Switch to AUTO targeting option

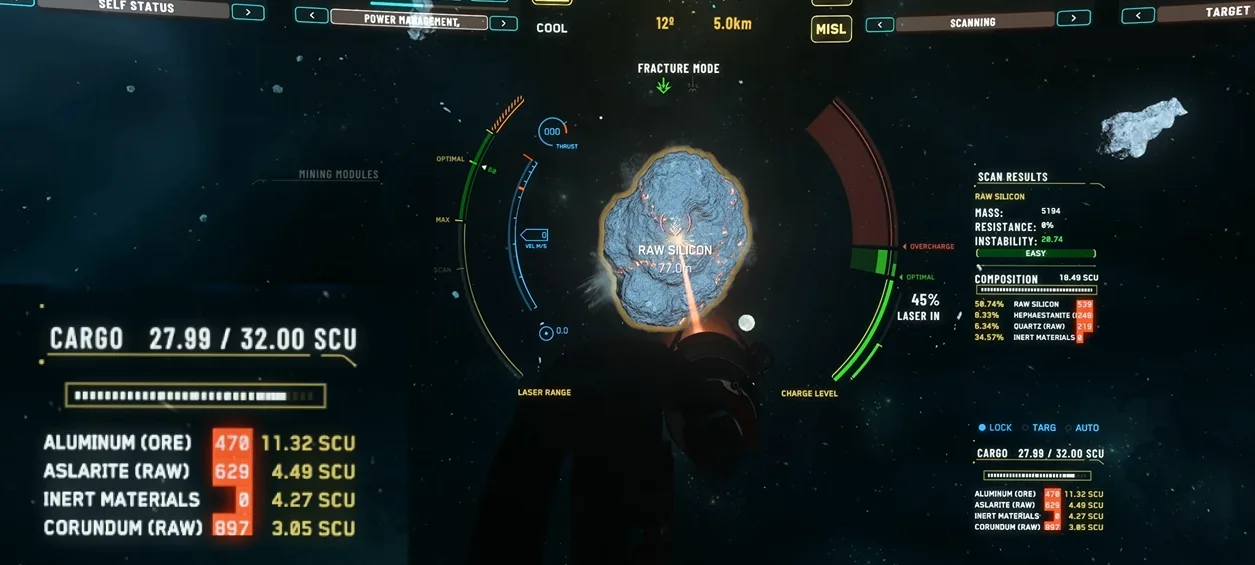[1082, 428]
